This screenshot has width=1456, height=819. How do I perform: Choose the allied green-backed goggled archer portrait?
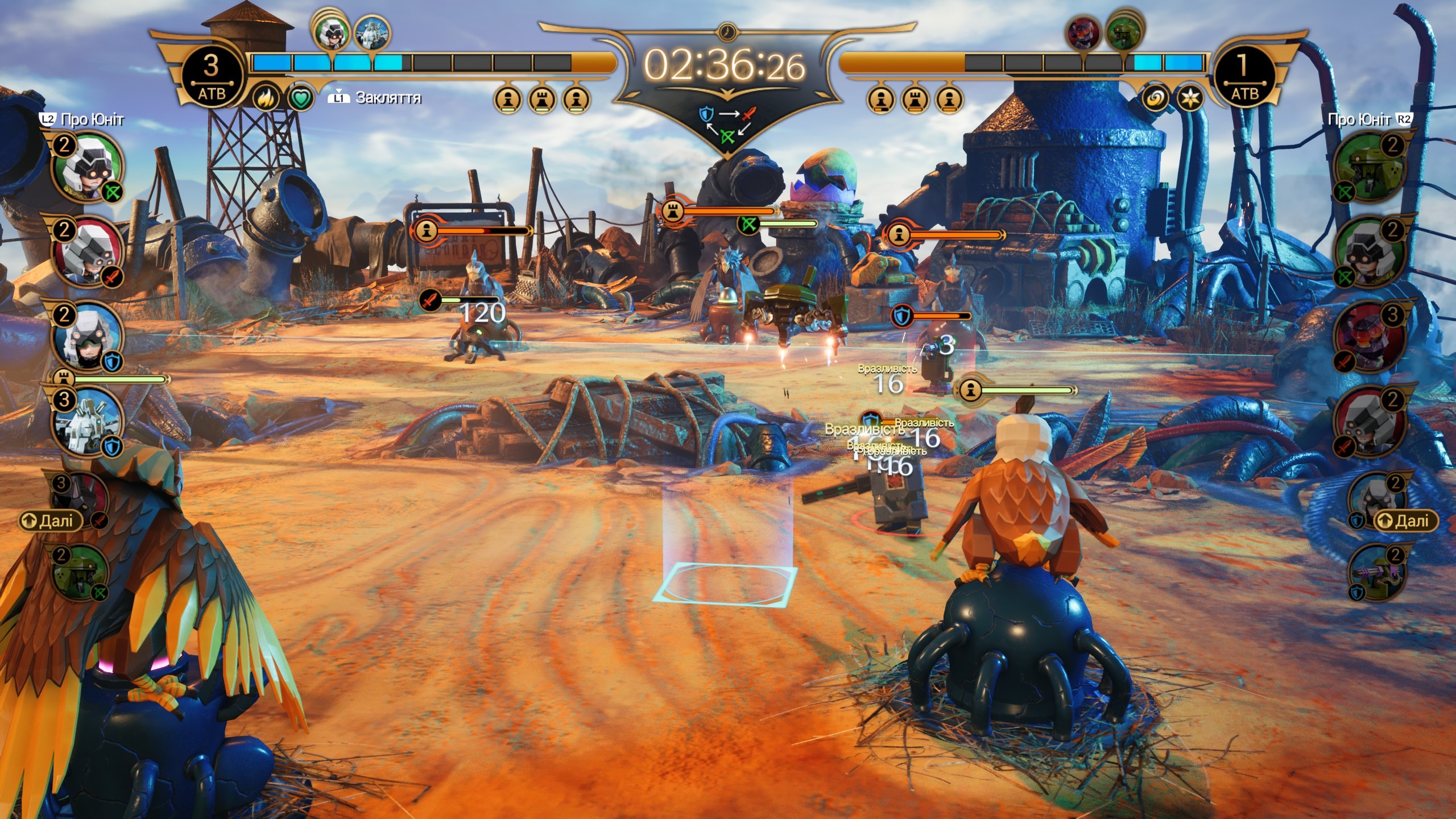88,166
